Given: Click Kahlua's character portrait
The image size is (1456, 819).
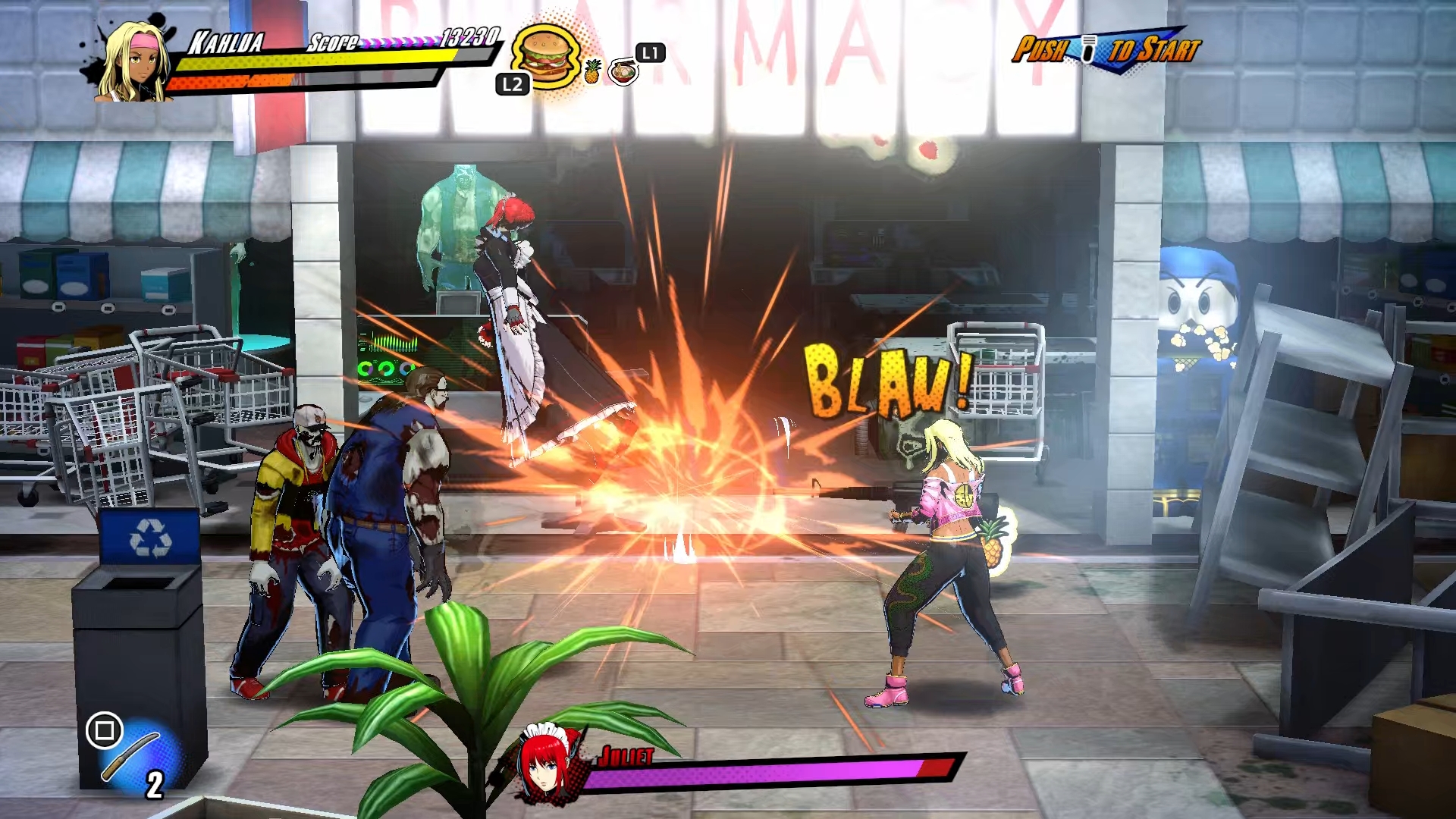Looking at the screenshot, I should pyautogui.click(x=134, y=62).
